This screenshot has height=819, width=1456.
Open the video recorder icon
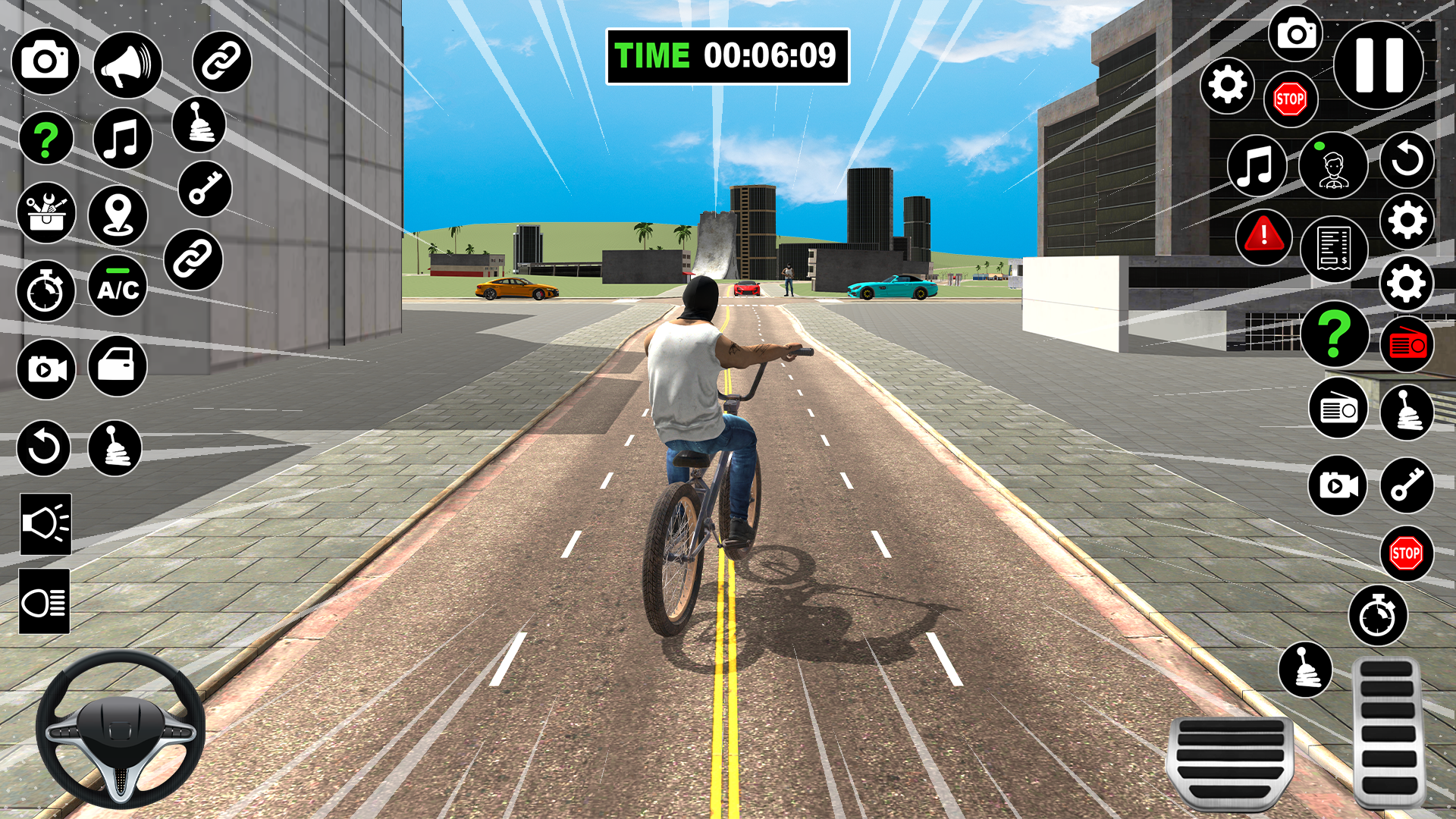45,370
